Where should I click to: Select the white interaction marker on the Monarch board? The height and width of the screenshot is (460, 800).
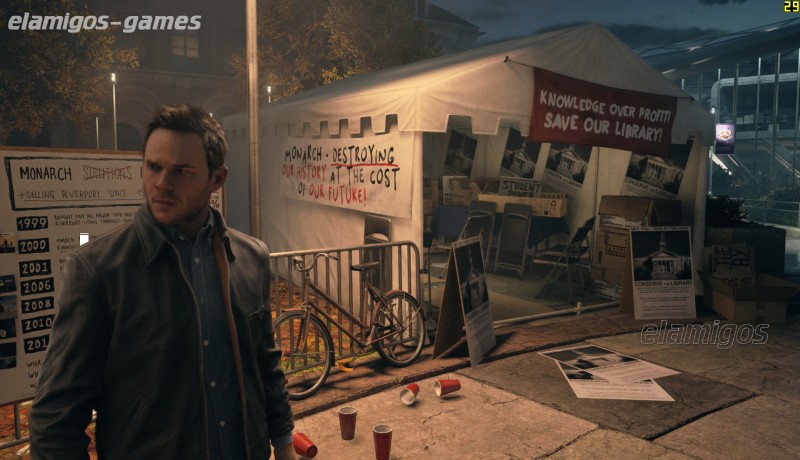(84, 239)
